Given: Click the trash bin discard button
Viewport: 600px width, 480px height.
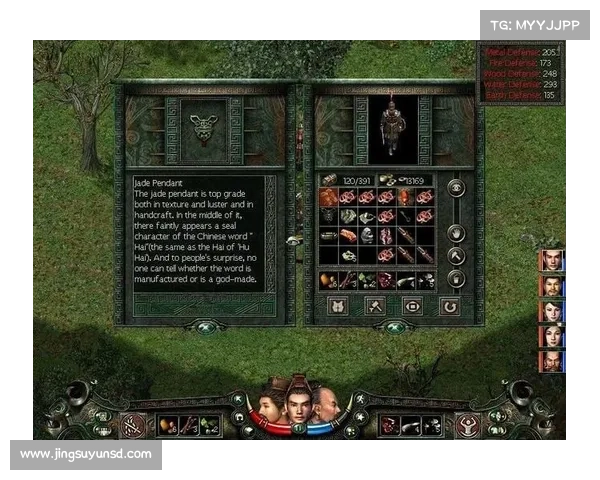Looking at the screenshot, I should (456, 279).
